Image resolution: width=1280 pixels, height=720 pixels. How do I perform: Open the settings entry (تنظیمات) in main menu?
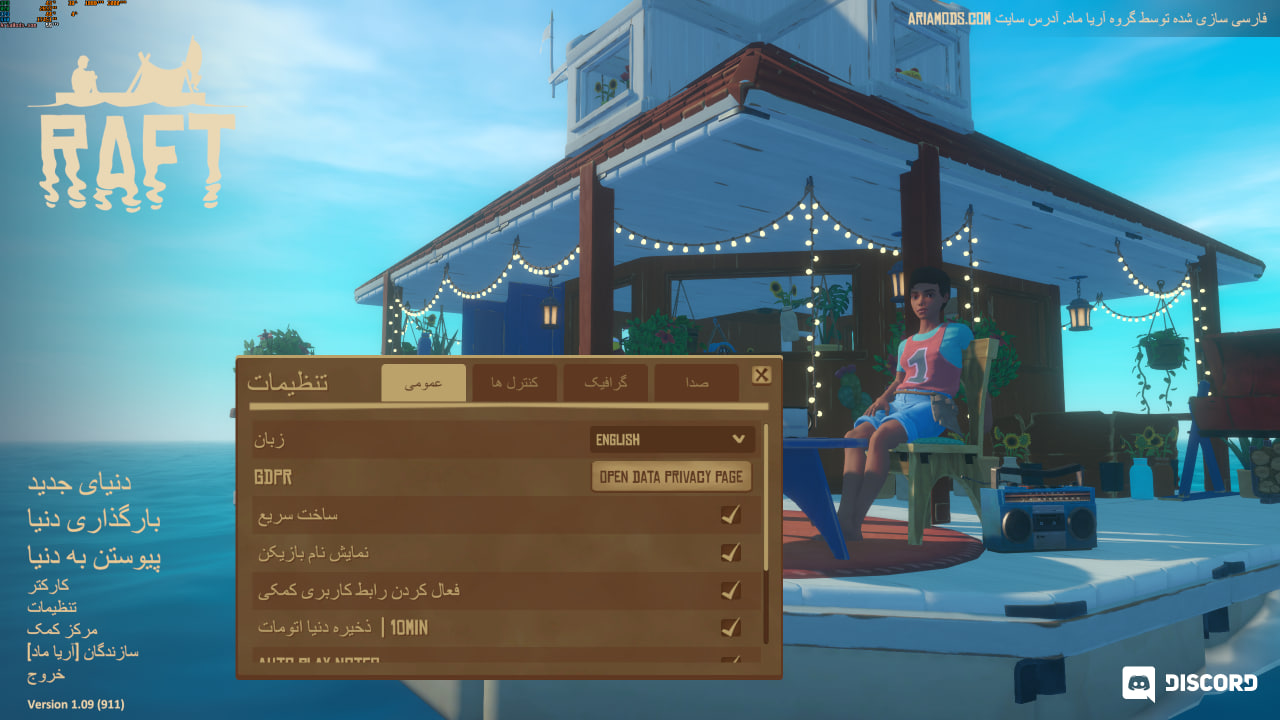[52, 607]
